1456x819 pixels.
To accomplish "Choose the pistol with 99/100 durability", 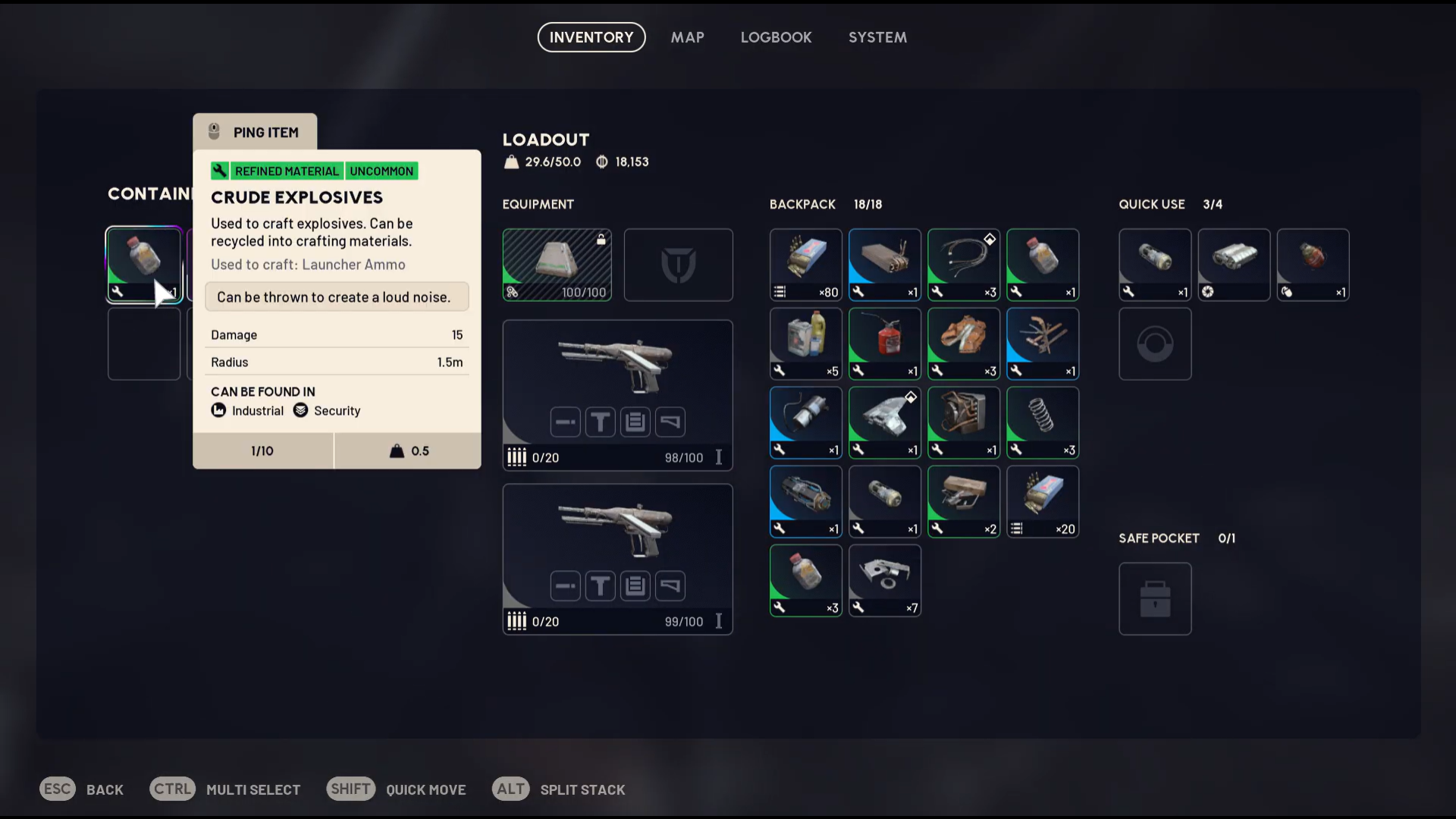I will 617,558.
